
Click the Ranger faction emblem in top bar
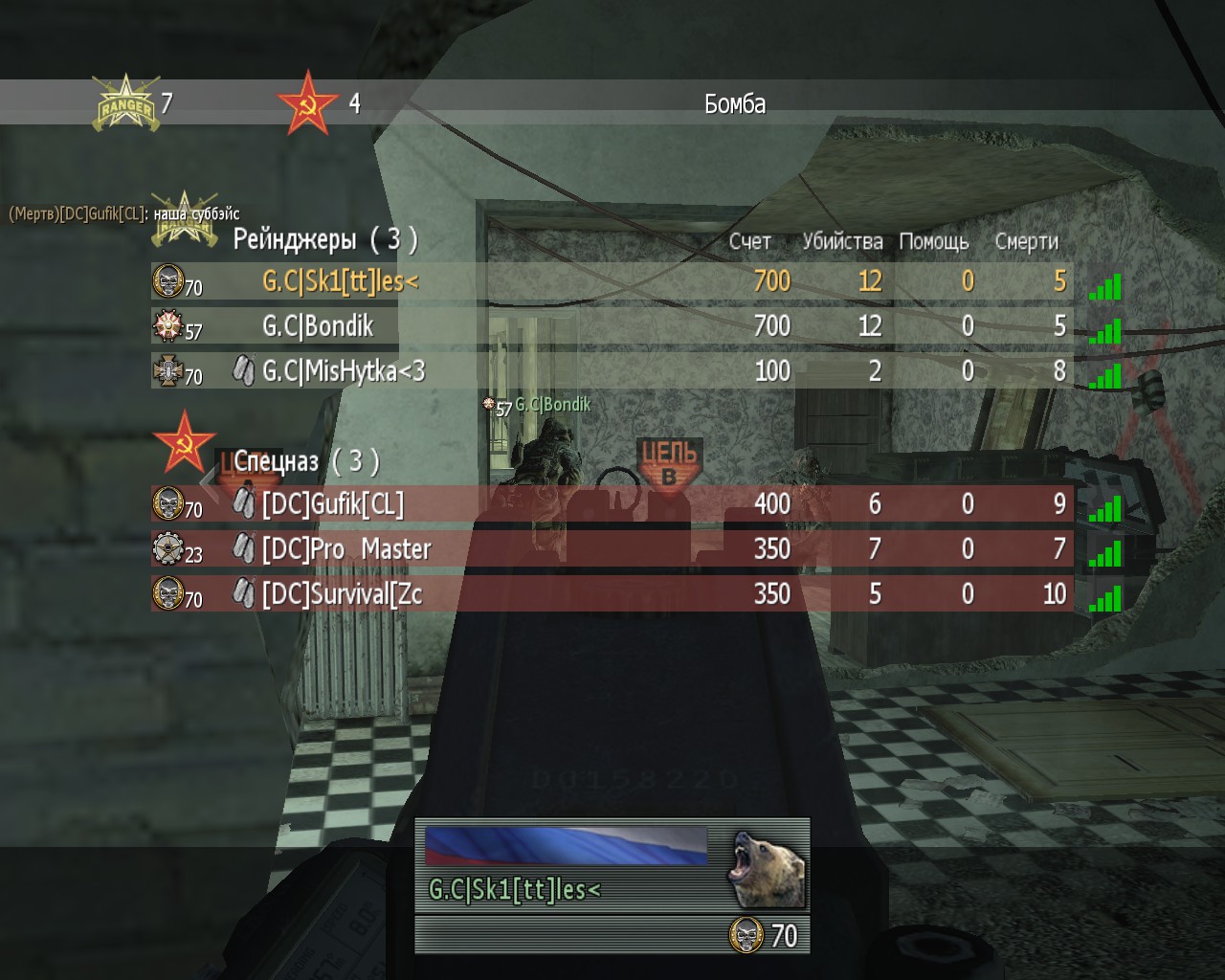[124, 103]
